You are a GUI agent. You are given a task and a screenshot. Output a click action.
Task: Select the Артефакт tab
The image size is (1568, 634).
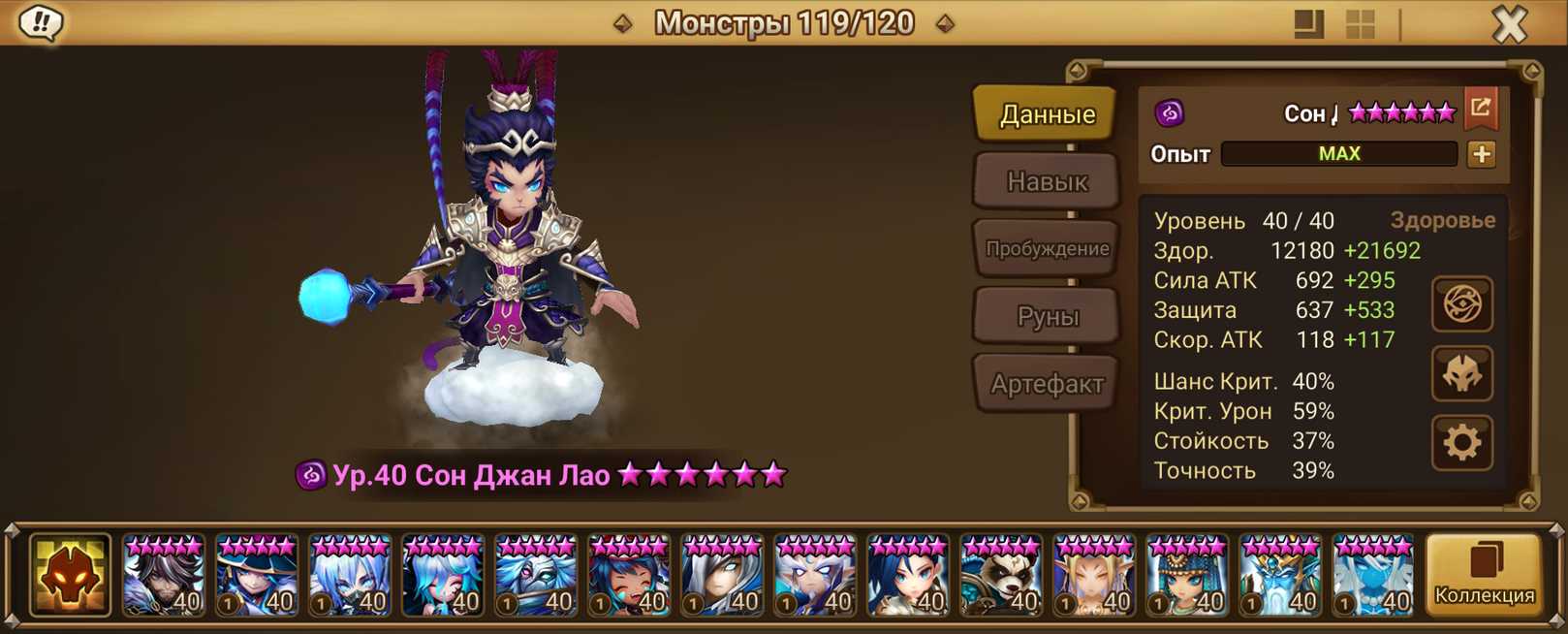click(1047, 384)
